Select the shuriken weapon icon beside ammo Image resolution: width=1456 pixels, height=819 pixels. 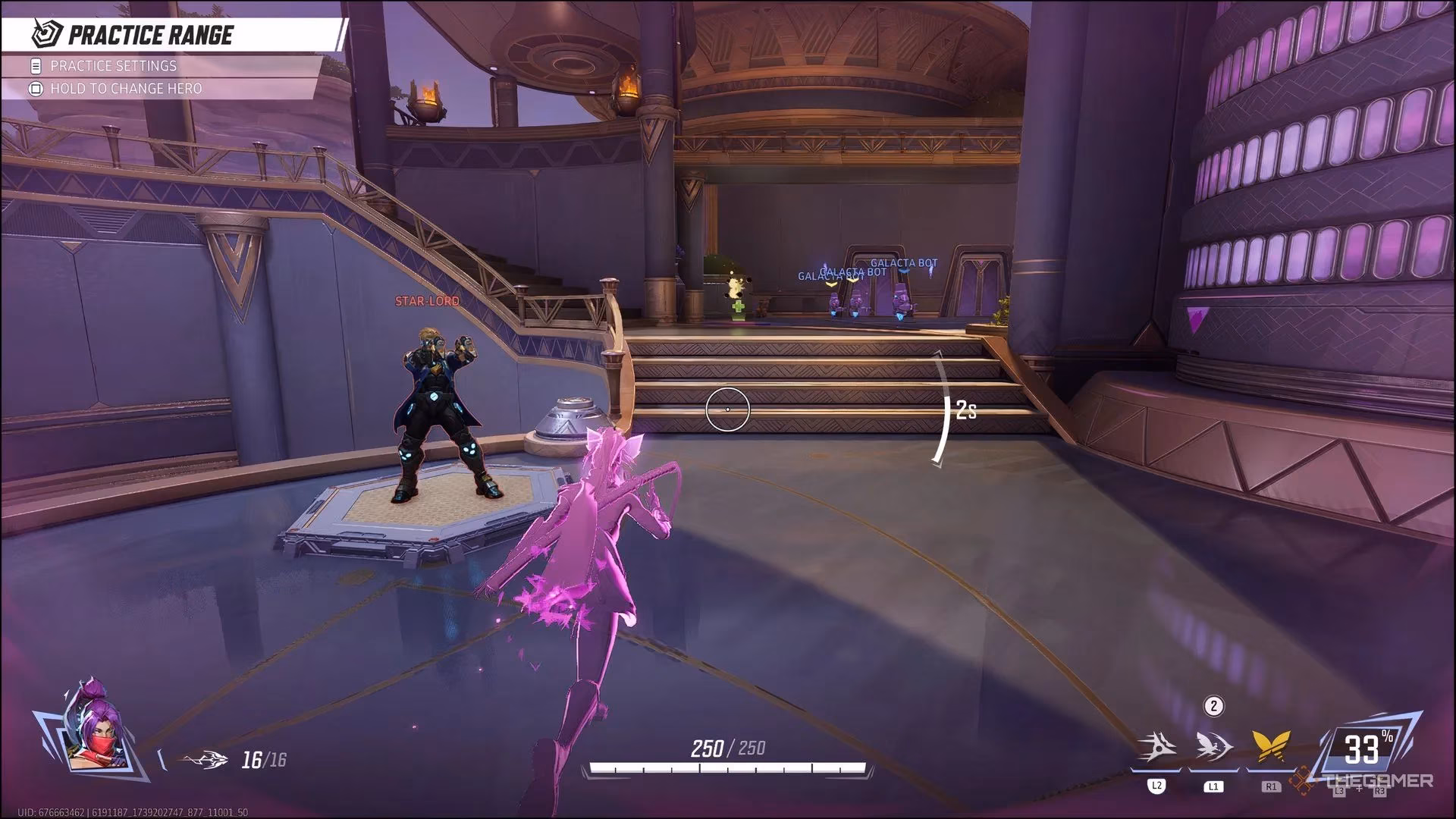tap(205, 759)
